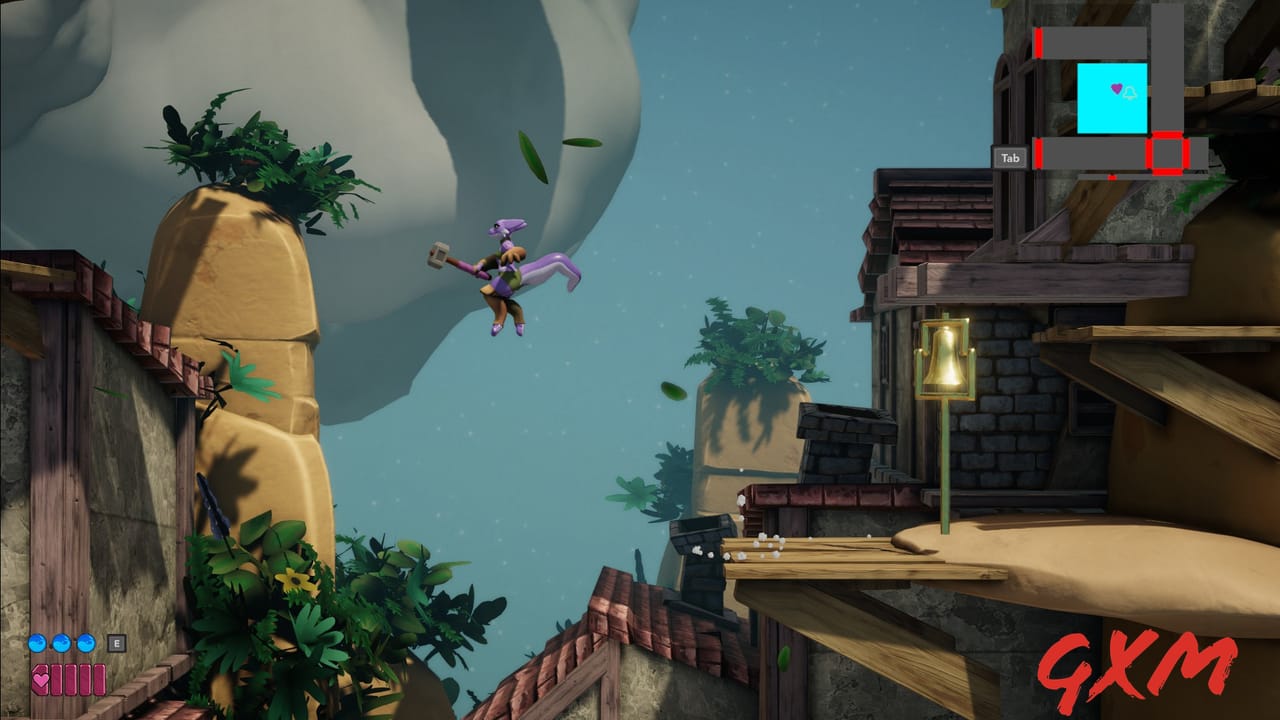The height and width of the screenshot is (720, 1280).
Task: Click the first blue mana orb
Action: (37, 643)
